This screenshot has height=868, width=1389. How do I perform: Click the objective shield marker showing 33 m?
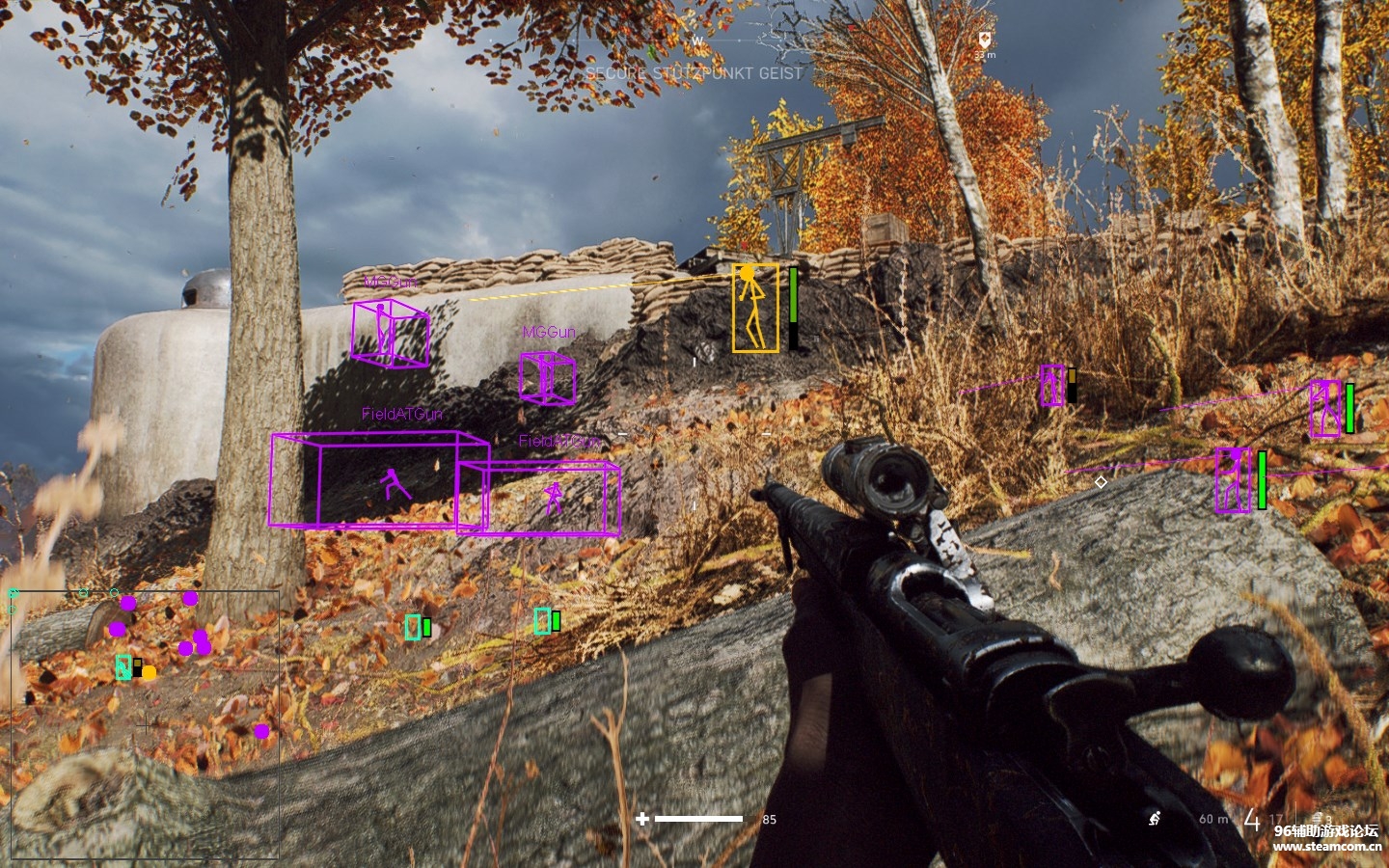click(x=984, y=41)
